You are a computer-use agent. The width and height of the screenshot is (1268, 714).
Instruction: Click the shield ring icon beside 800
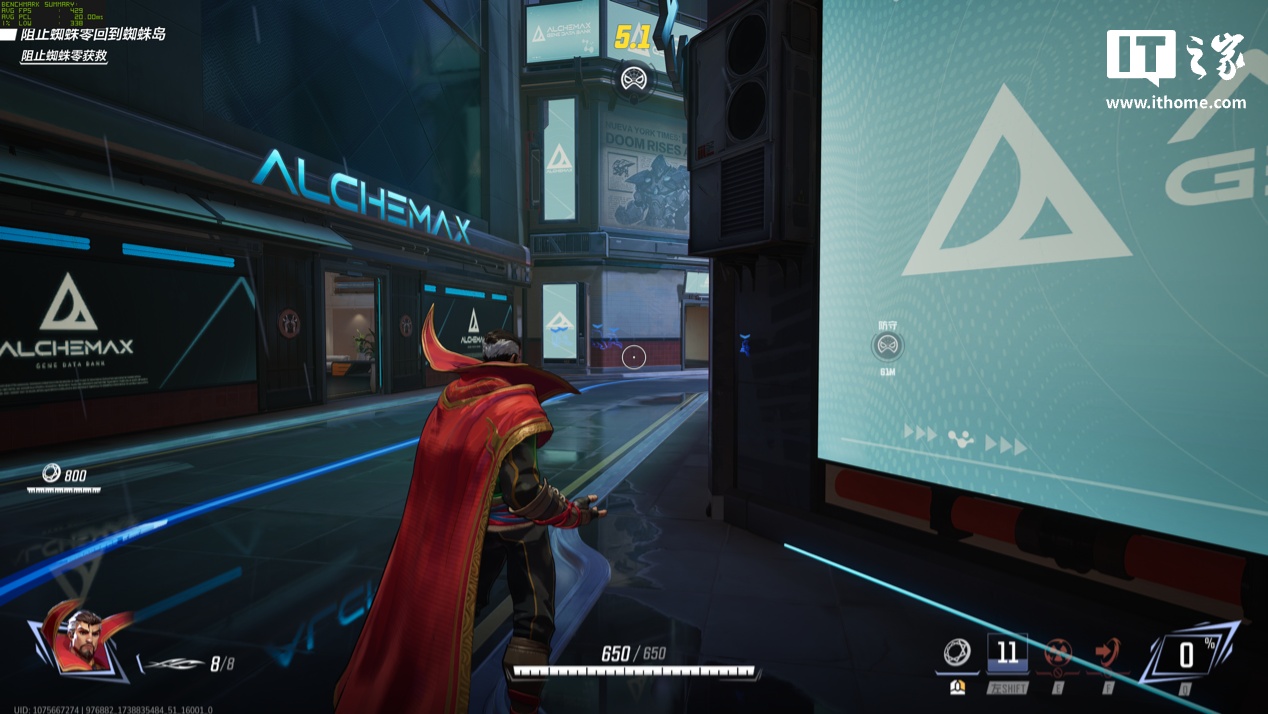coord(51,473)
